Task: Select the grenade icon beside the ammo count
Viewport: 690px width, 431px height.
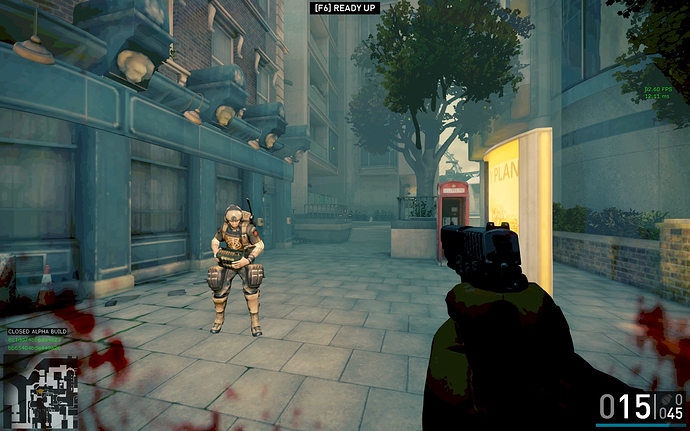Action: click(668, 401)
